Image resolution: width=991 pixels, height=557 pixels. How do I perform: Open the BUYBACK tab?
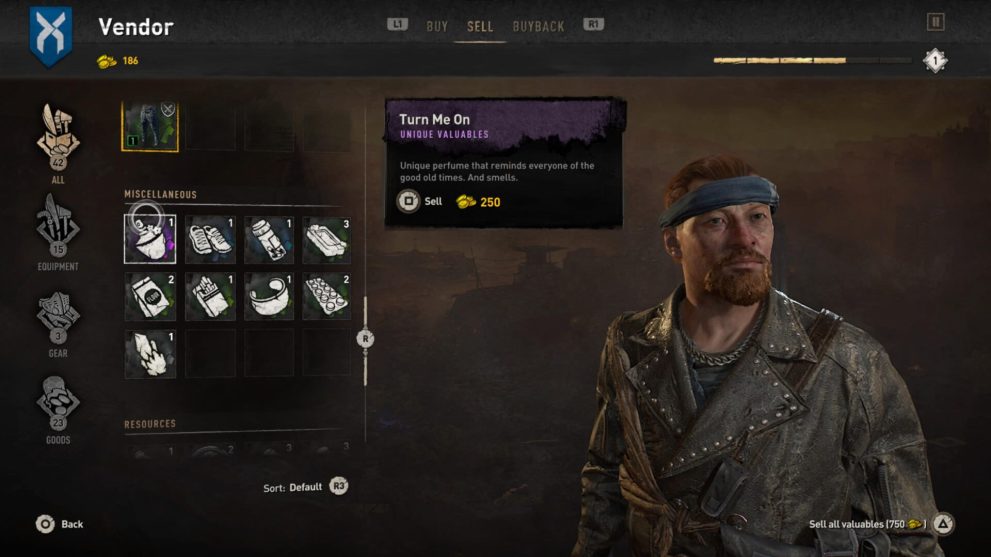(x=538, y=26)
